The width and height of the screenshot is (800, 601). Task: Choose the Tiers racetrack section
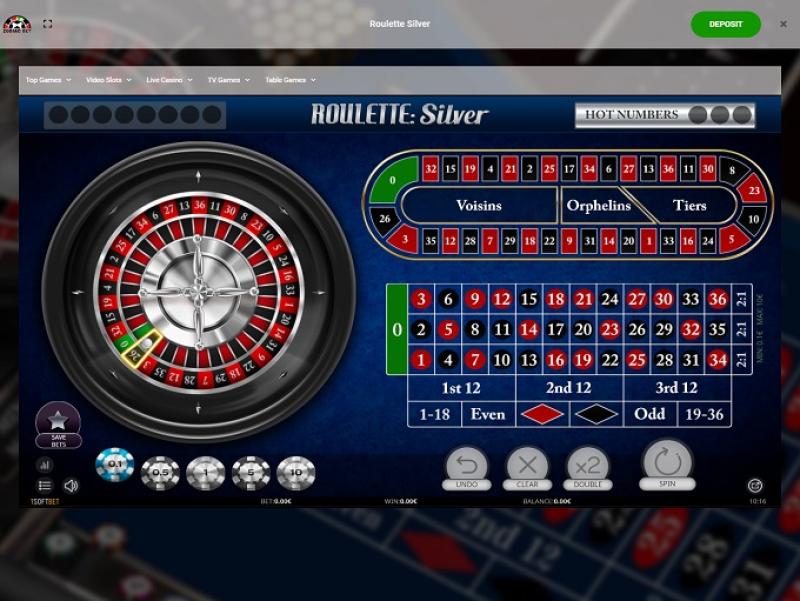coord(689,205)
